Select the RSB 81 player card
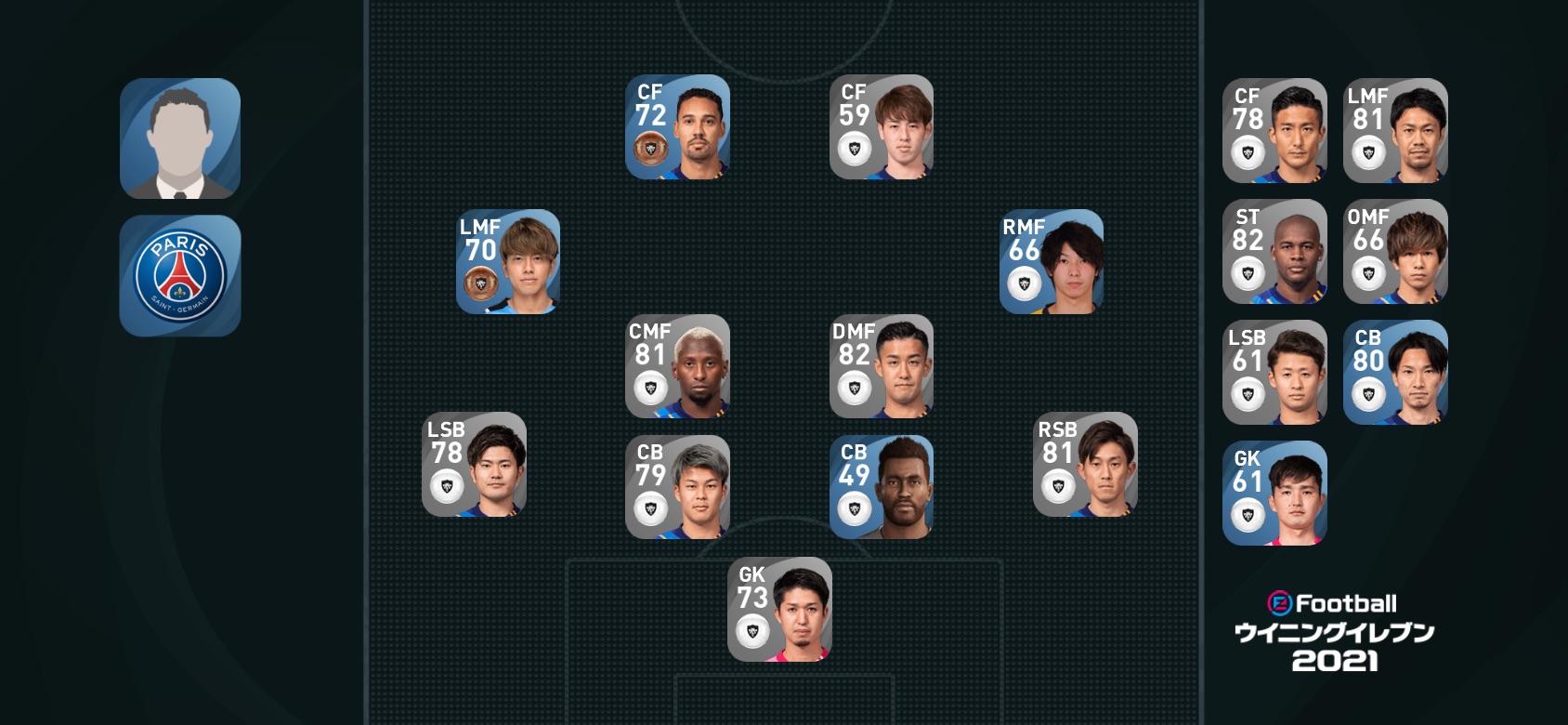 click(1085, 464)
